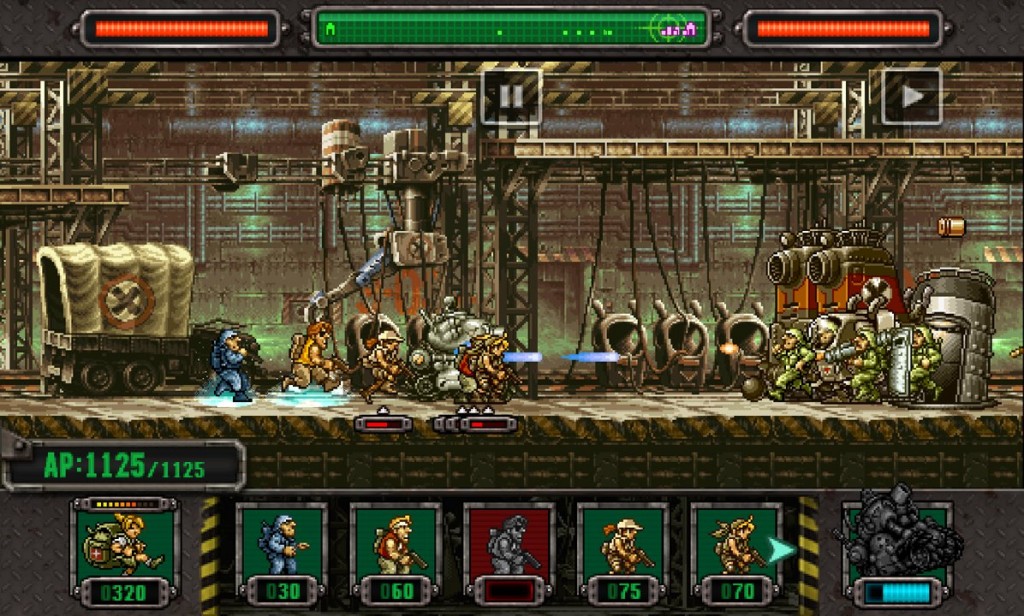This screenshot has height=616, width=1024.
Task: Upgrade AP with the 0320 backpack button
Action: (125, 552)
